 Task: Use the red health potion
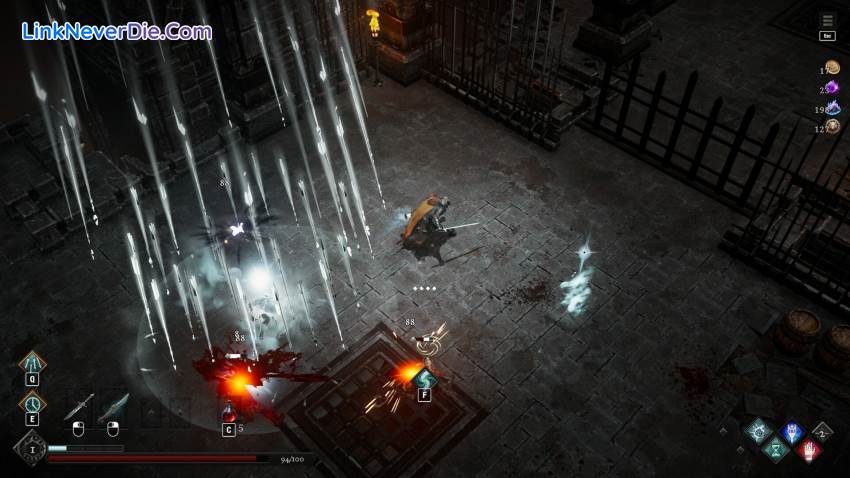click(x=229, y=411)
